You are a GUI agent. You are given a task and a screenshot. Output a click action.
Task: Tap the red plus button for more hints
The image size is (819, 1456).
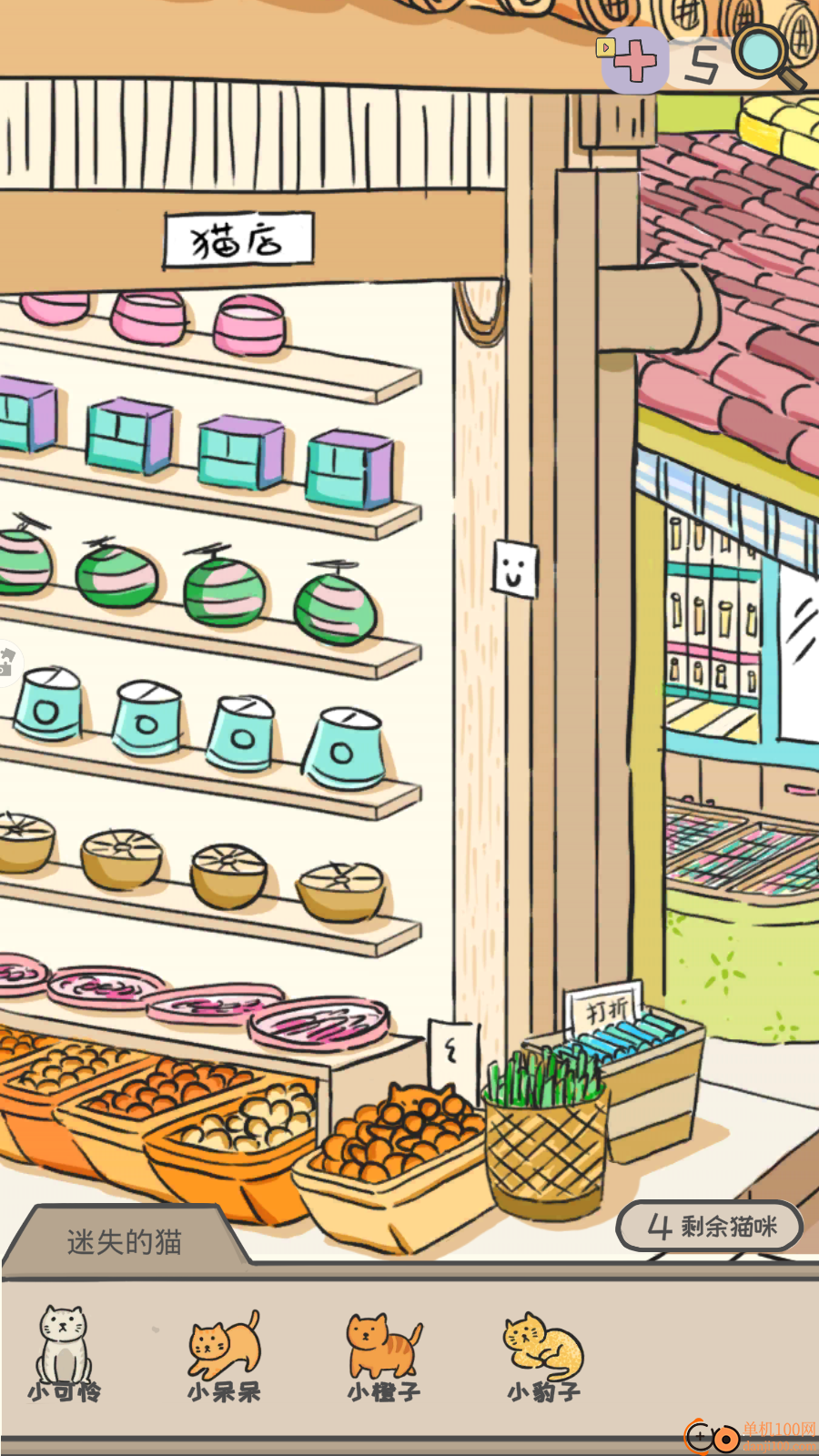[635, 61]
